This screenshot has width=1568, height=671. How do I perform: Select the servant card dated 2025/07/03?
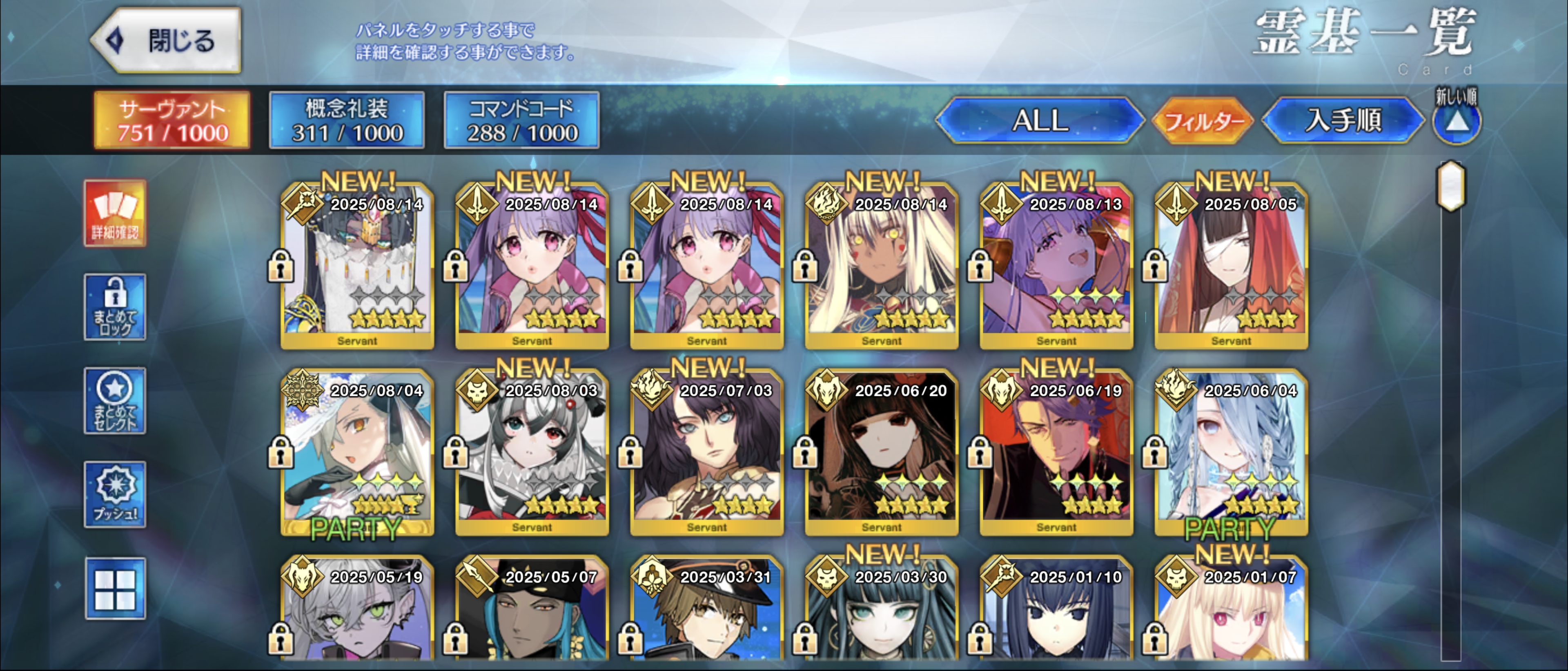707,454
